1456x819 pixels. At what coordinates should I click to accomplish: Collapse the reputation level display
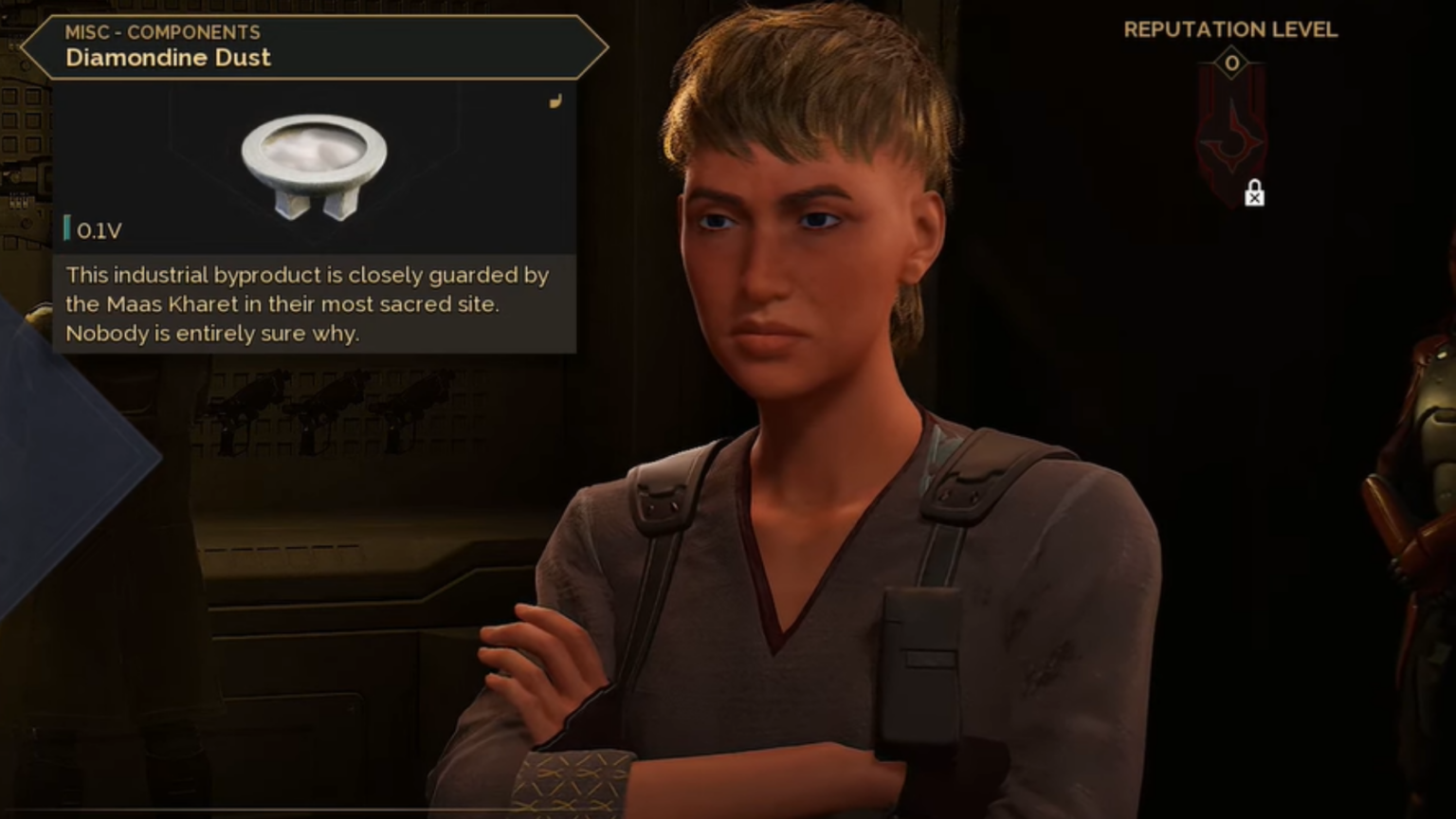pyautogui.click(x=1231, y=29)
